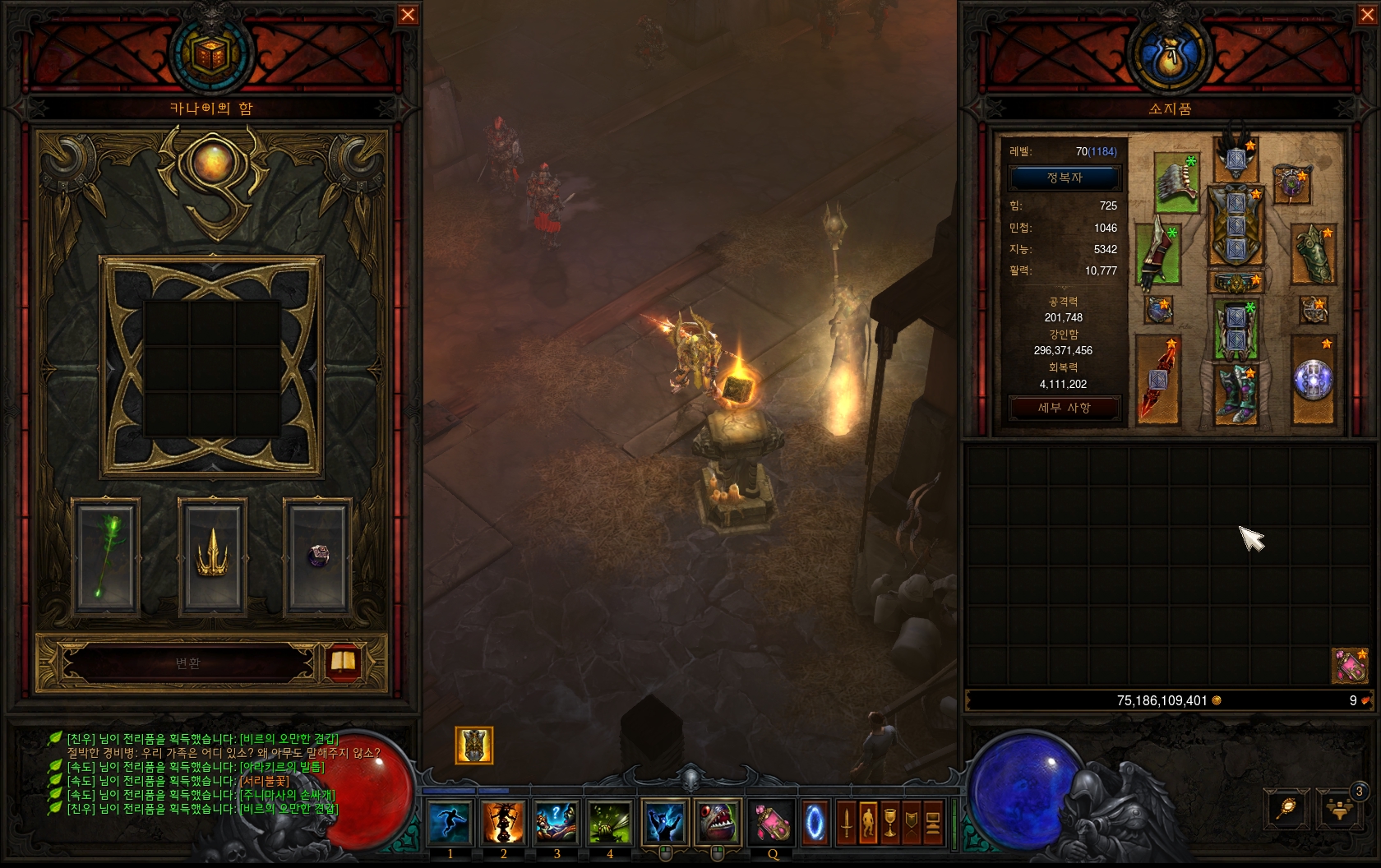Screen dimensions: 1381x868
Task: Select the equipped helmet slot
Action: click(1236, 159)
